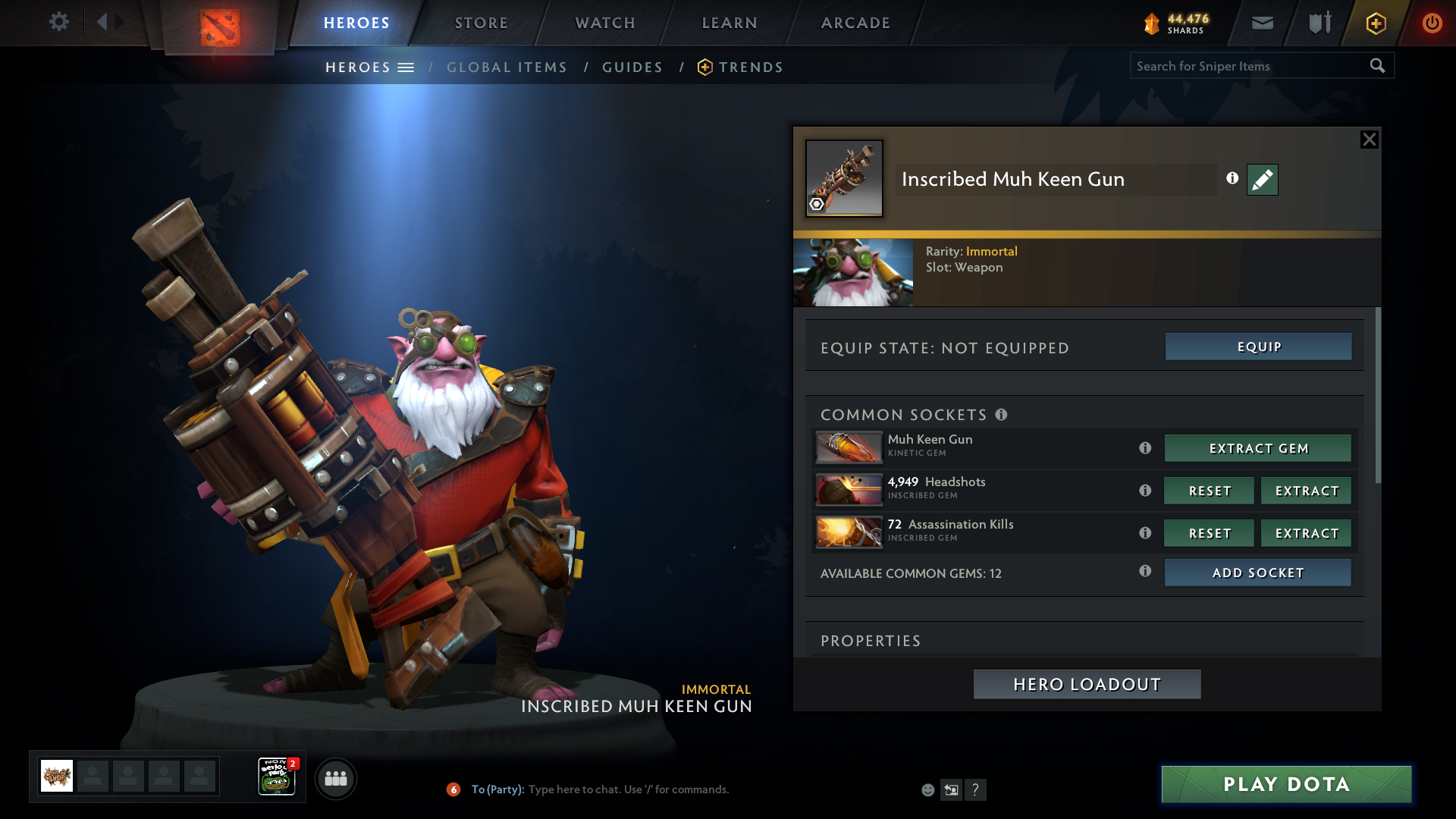
Task: Extract the Assassination Kills gem
Action: click(1306, 533)
